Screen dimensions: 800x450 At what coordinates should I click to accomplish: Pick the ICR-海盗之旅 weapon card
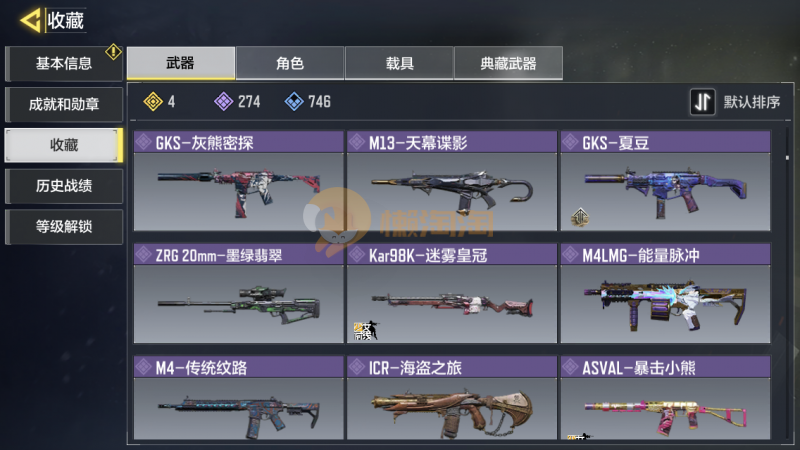[451, 400]
